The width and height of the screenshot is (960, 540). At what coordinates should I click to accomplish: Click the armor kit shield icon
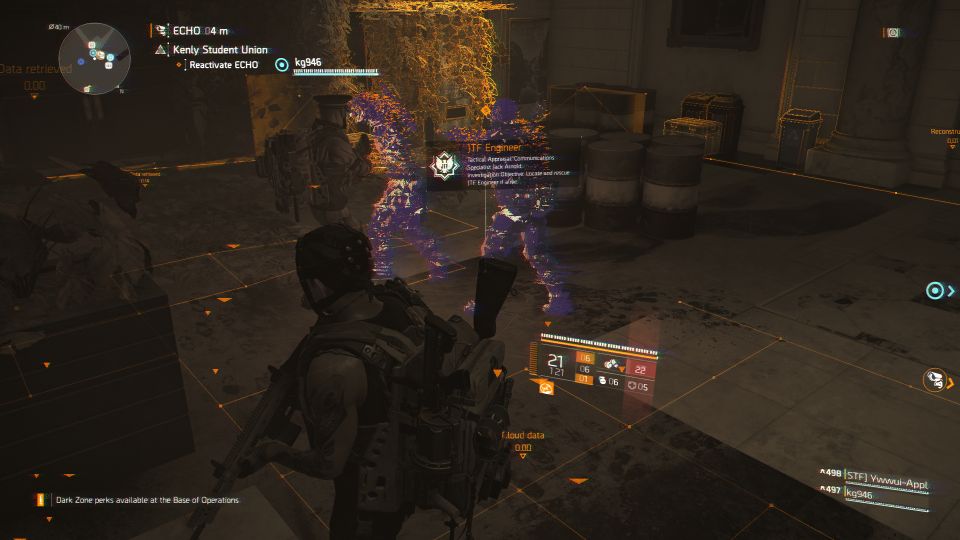click(631, 387)
